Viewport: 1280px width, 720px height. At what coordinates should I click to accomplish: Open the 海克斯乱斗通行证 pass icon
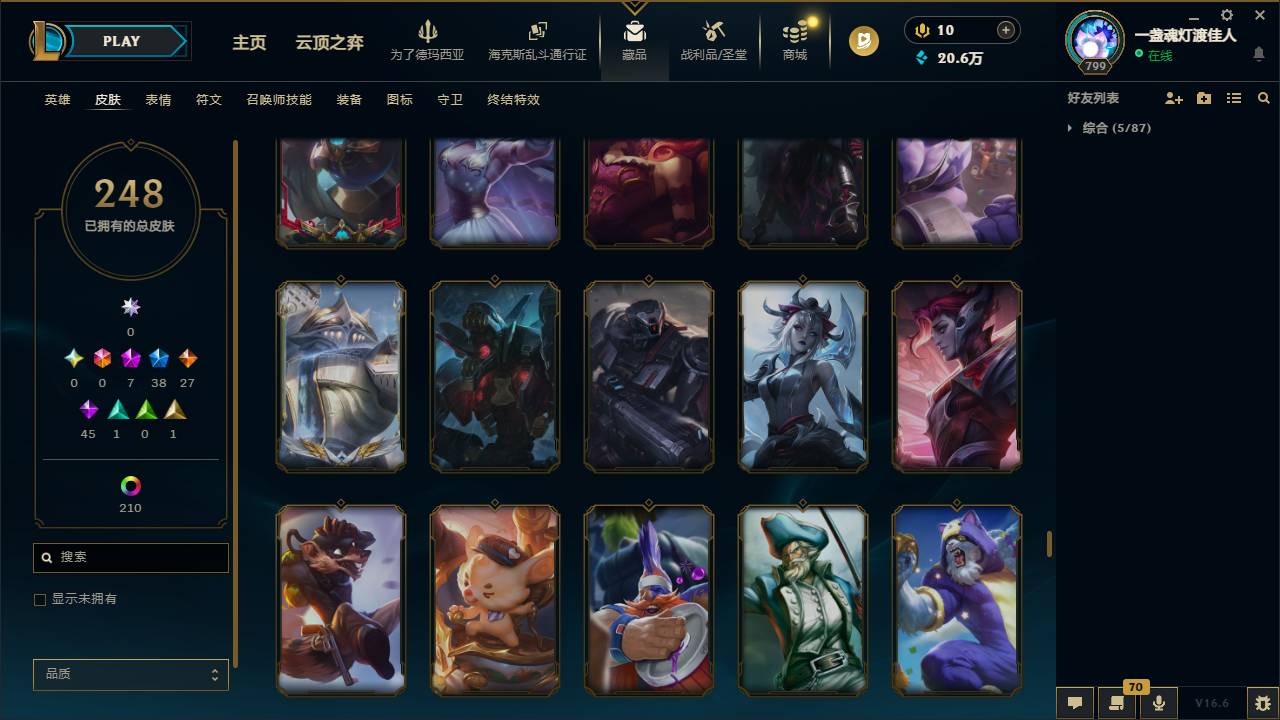pyautogui.click(x=536, y=40)
